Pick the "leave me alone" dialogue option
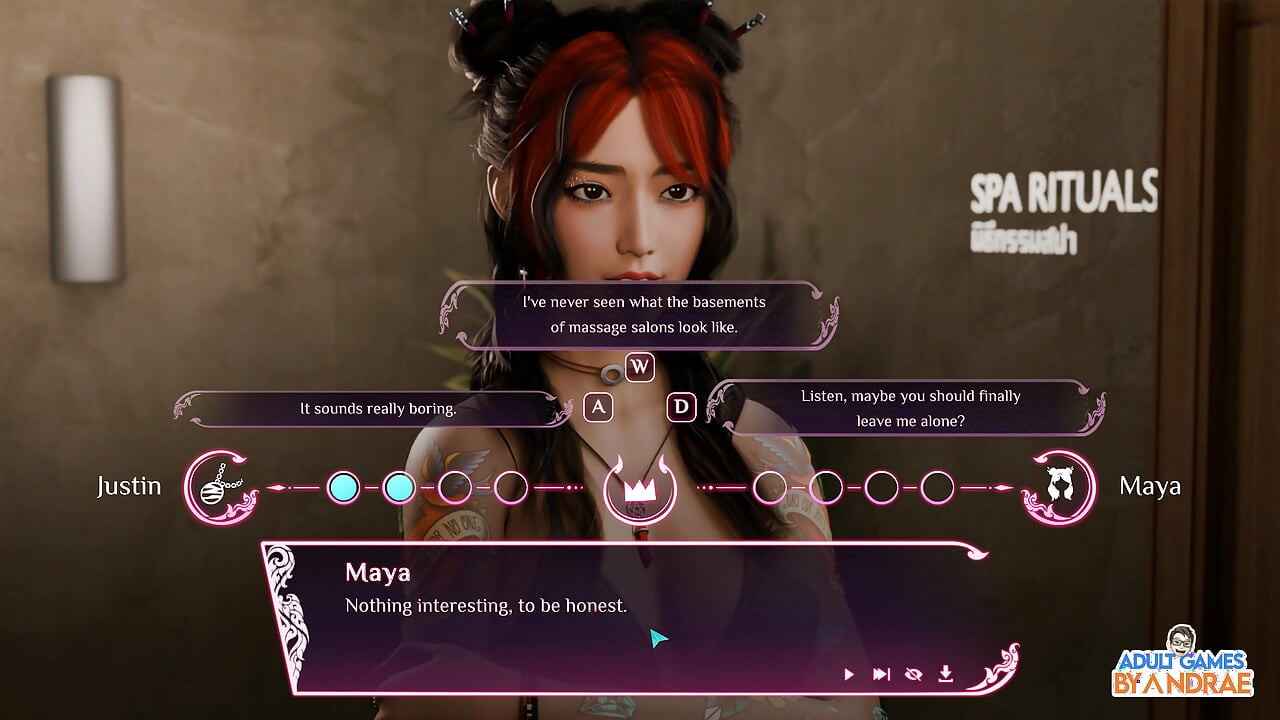Image resolution: width=1280 pixels, height=720 pixels. coord(910,408)
